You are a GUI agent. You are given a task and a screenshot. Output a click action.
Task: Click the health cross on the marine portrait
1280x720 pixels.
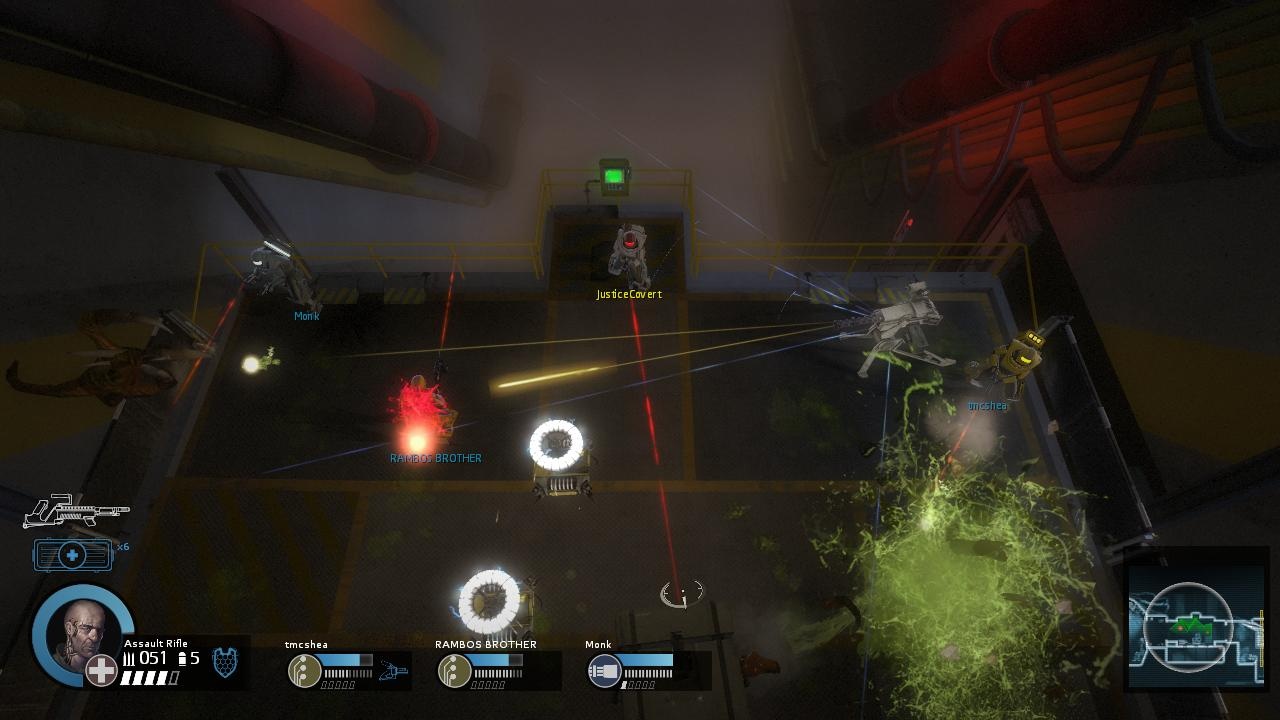pyautogui.click(x=100, y=671)
